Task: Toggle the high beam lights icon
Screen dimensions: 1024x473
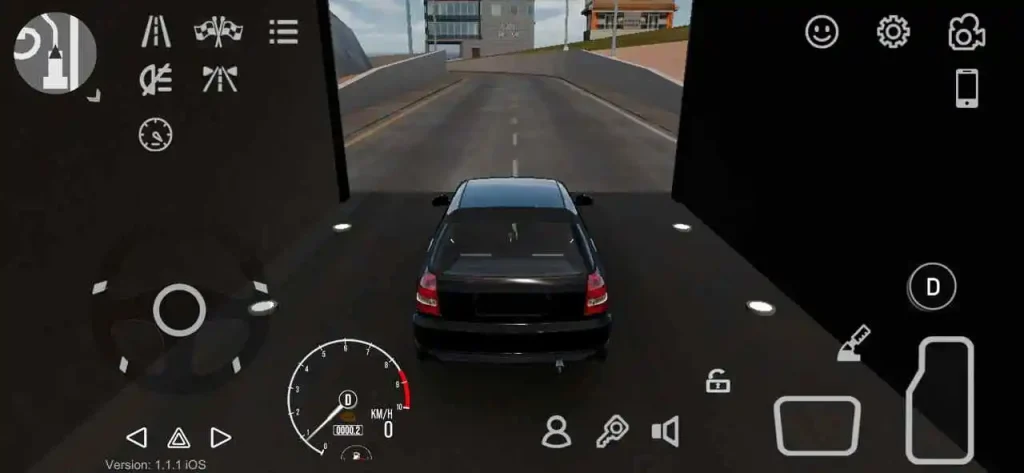Action: tap(219, 78)
